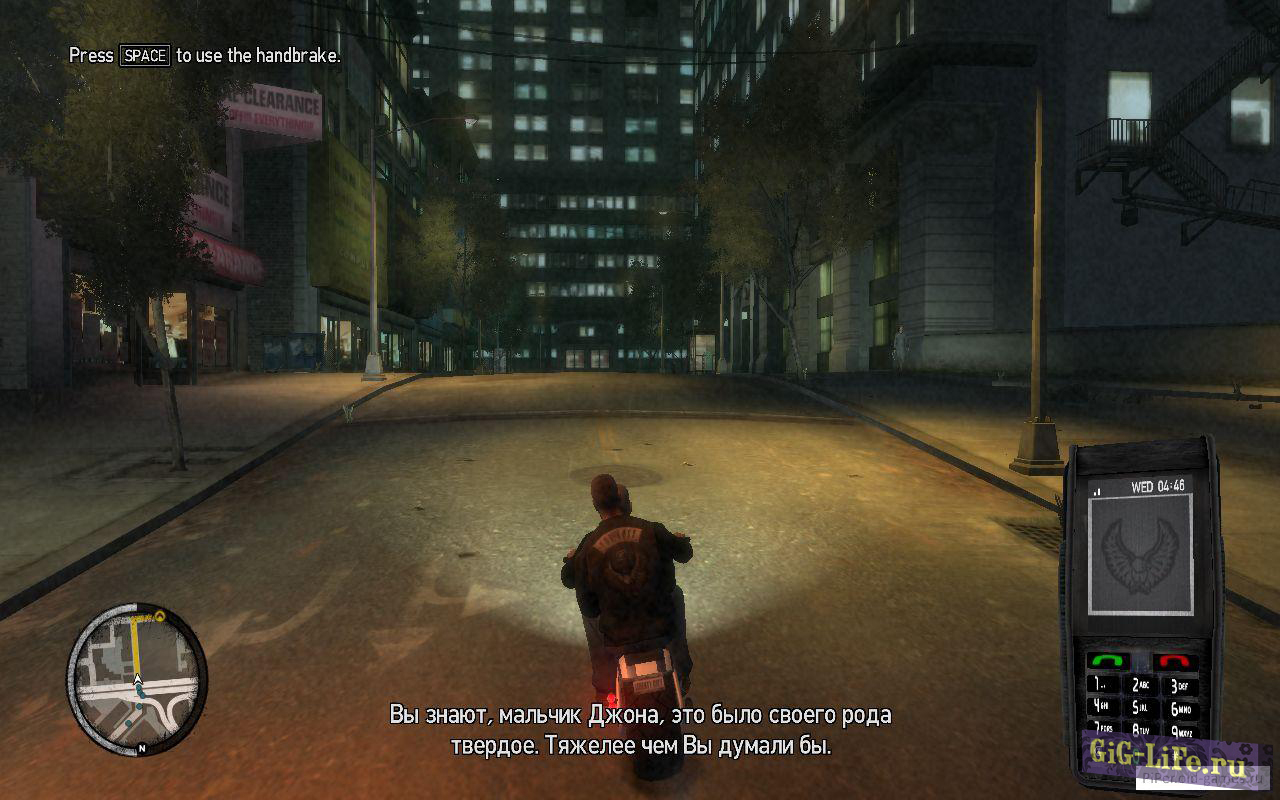Select the winged skull phone screen
Image resolution: width=1280 pixels, height=800 pixels.
[1141, 554]
